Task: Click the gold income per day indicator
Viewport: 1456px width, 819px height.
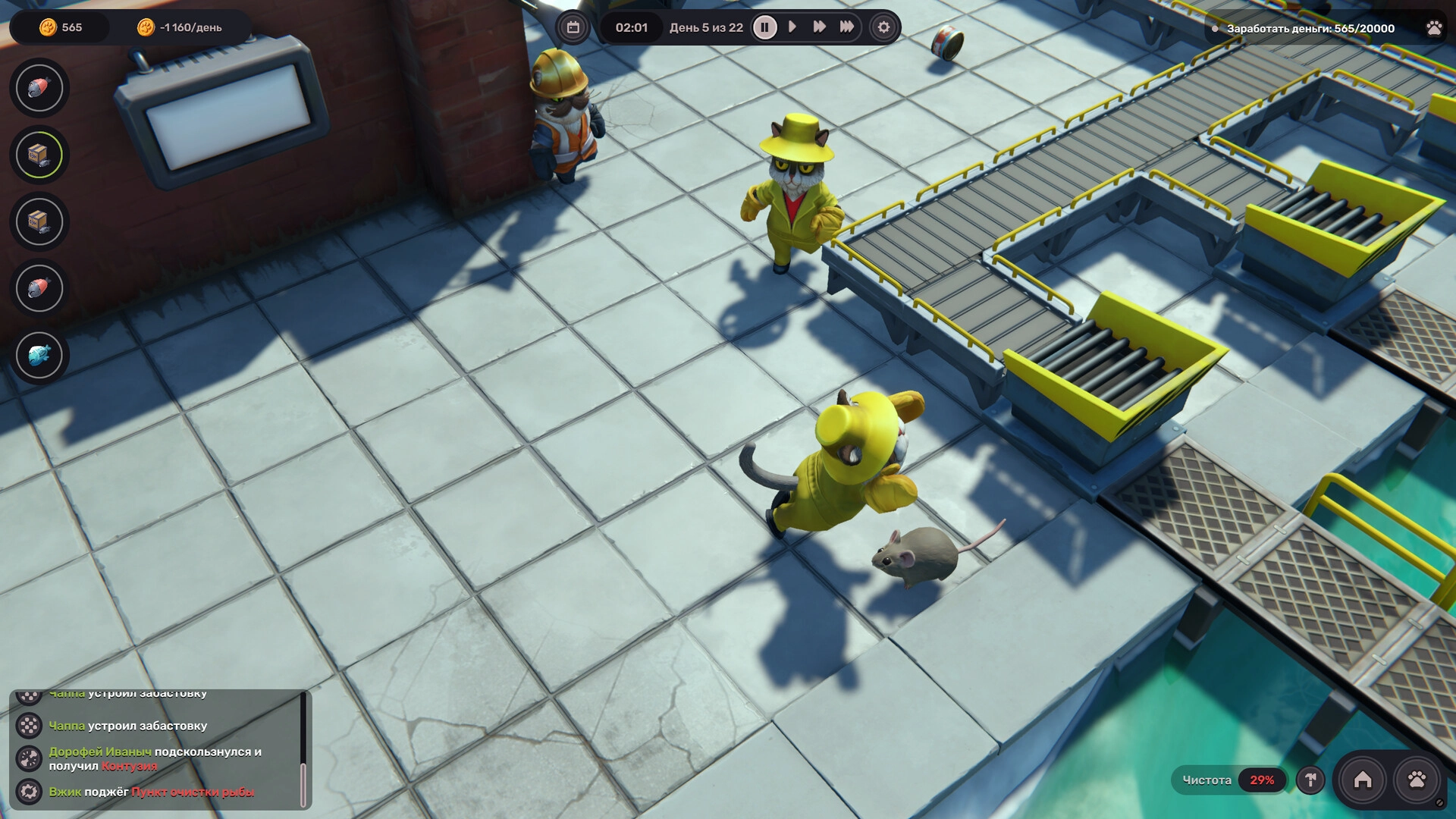Action: 180,27
